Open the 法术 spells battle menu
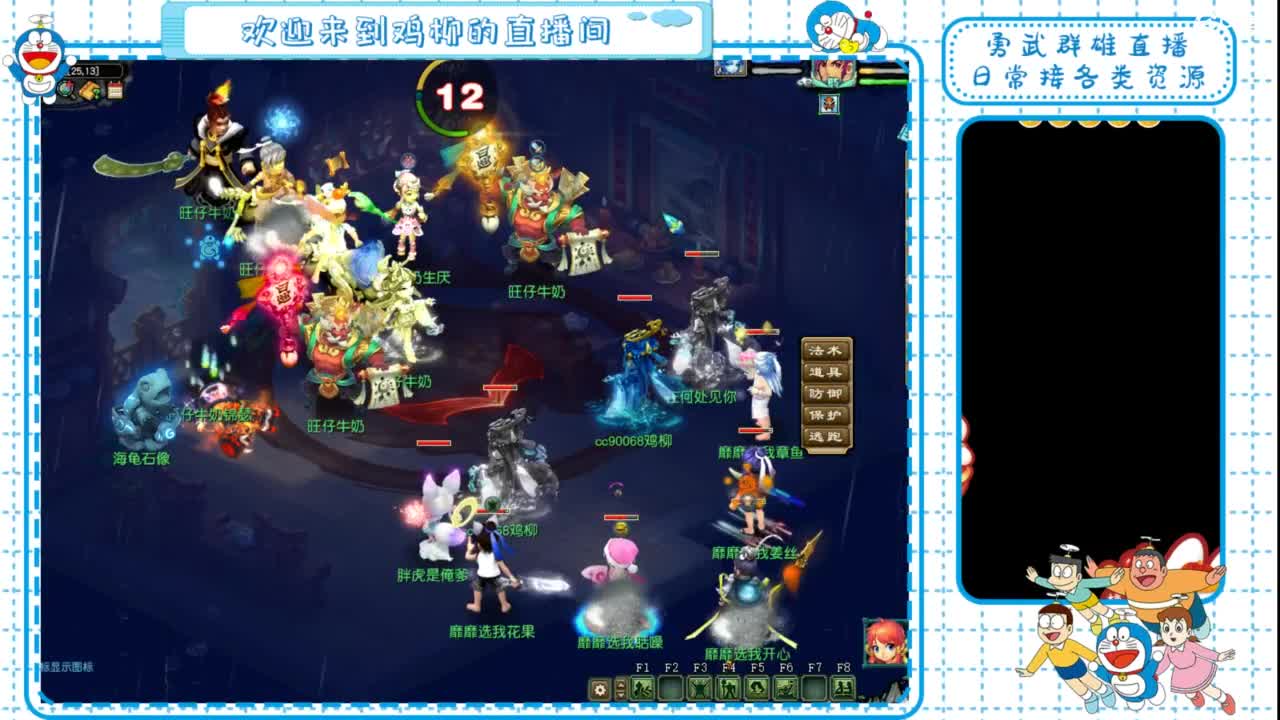The width and height of the screenshot is (1280, 720). point(824,350)
